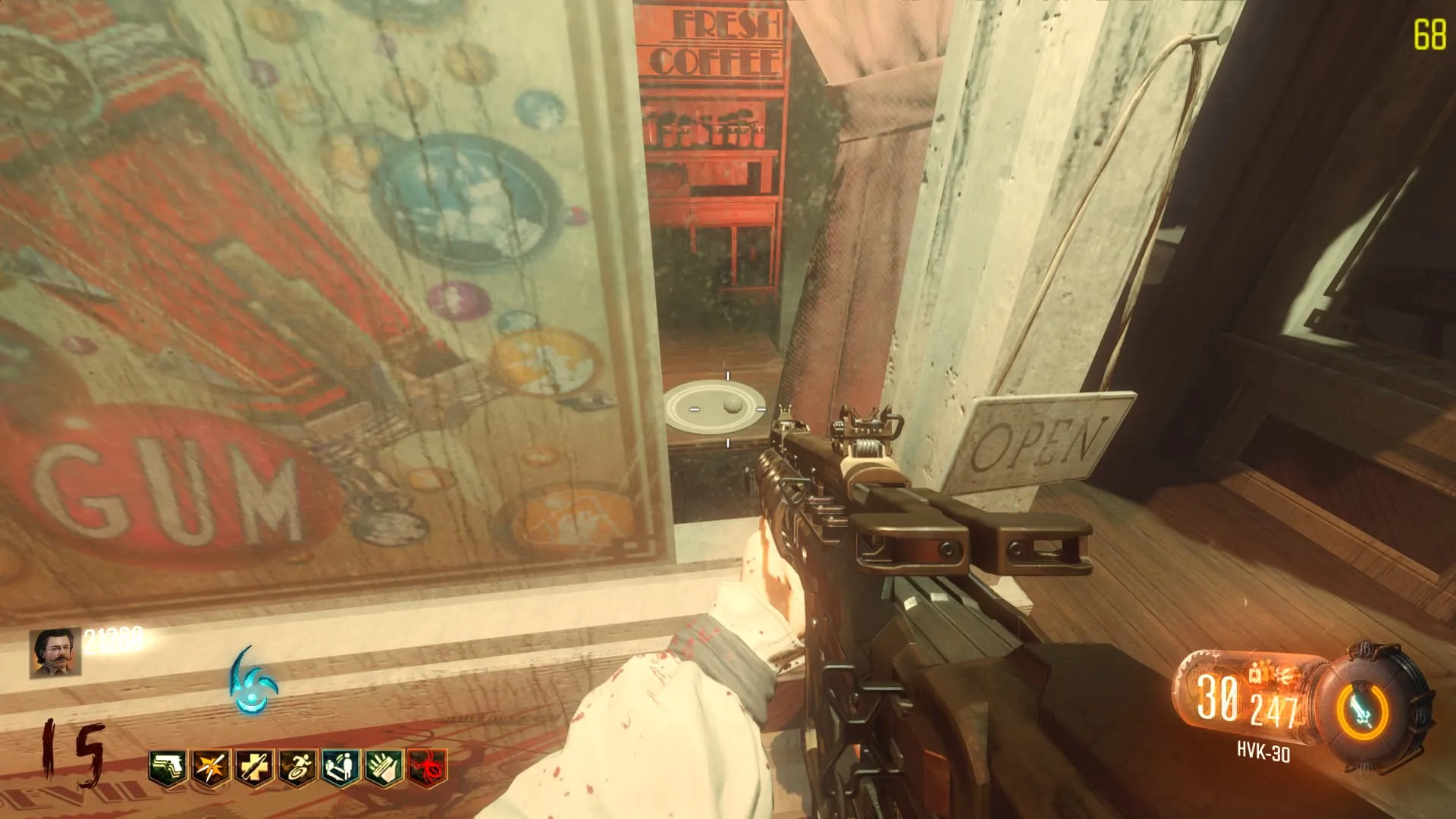The width and height of the screenshot is (1456, 819).
Task: Click the mustached player character portrait
Action: click(x=55, y=652)
